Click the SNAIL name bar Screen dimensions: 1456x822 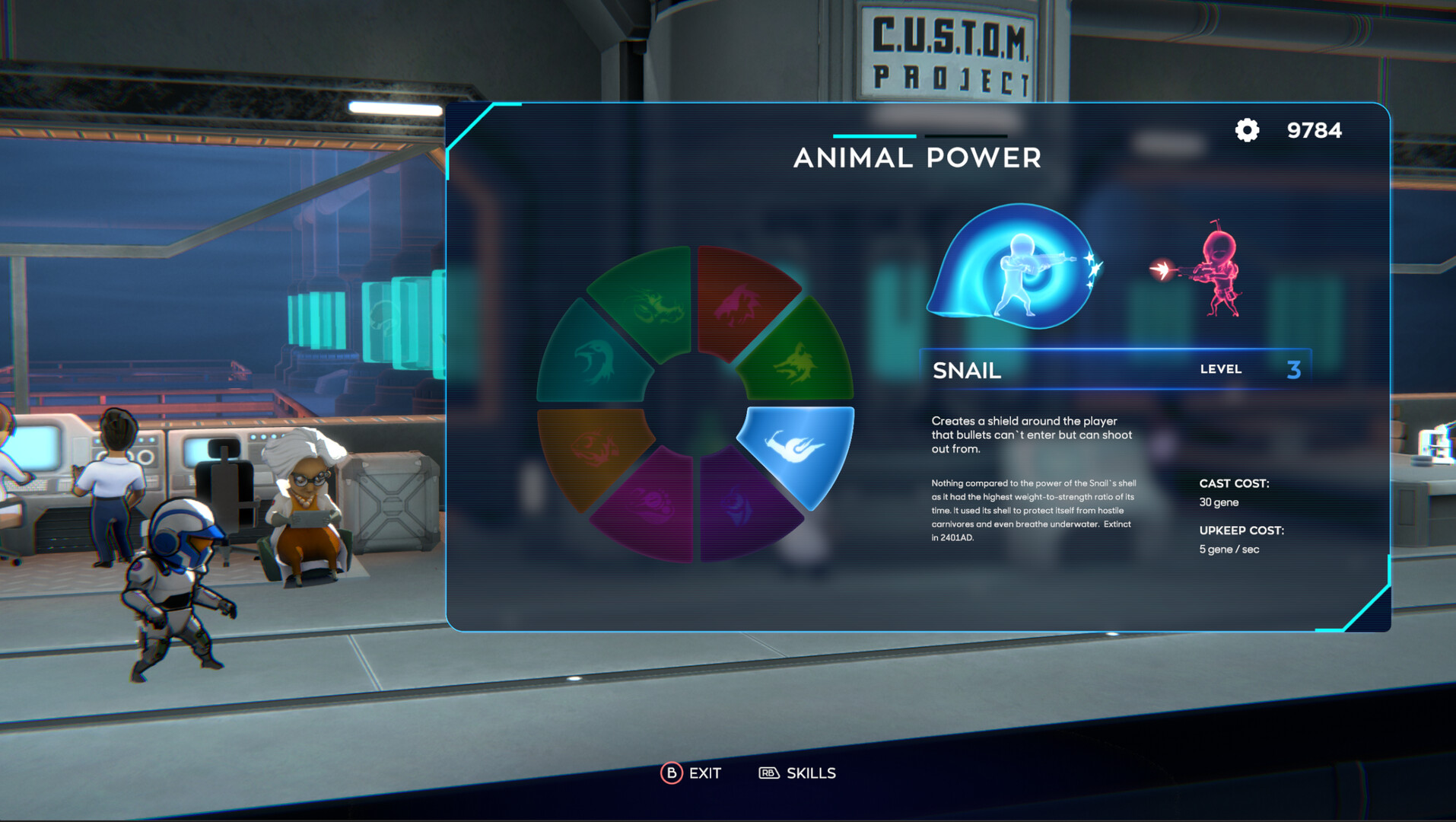pos(967,371)
